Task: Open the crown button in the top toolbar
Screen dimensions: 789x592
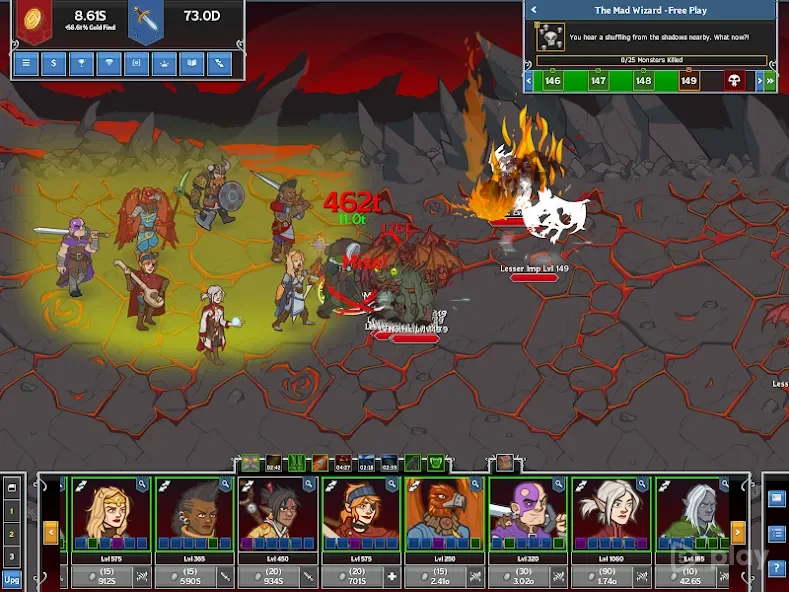Action: (162, 64)
